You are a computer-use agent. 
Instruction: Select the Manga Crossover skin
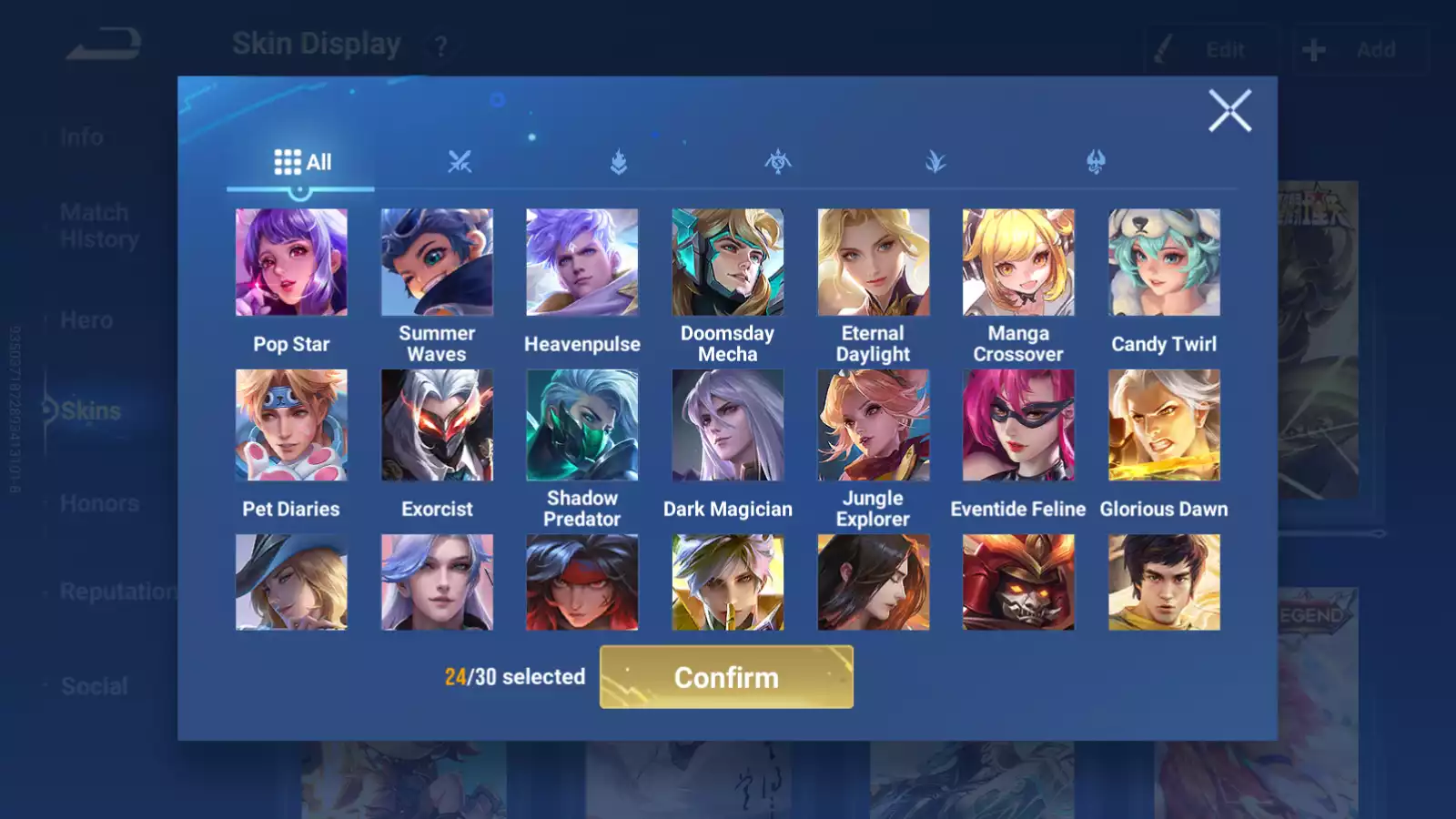(1018, 262)
